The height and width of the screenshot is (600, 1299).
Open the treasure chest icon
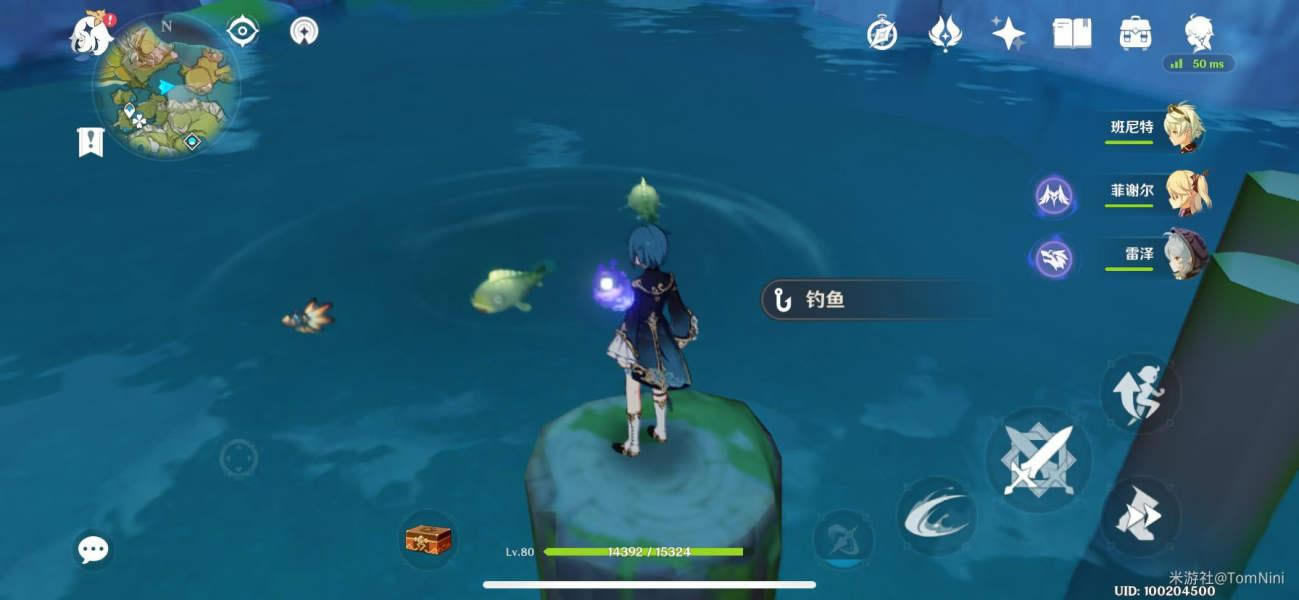click(x=428, y=540)
